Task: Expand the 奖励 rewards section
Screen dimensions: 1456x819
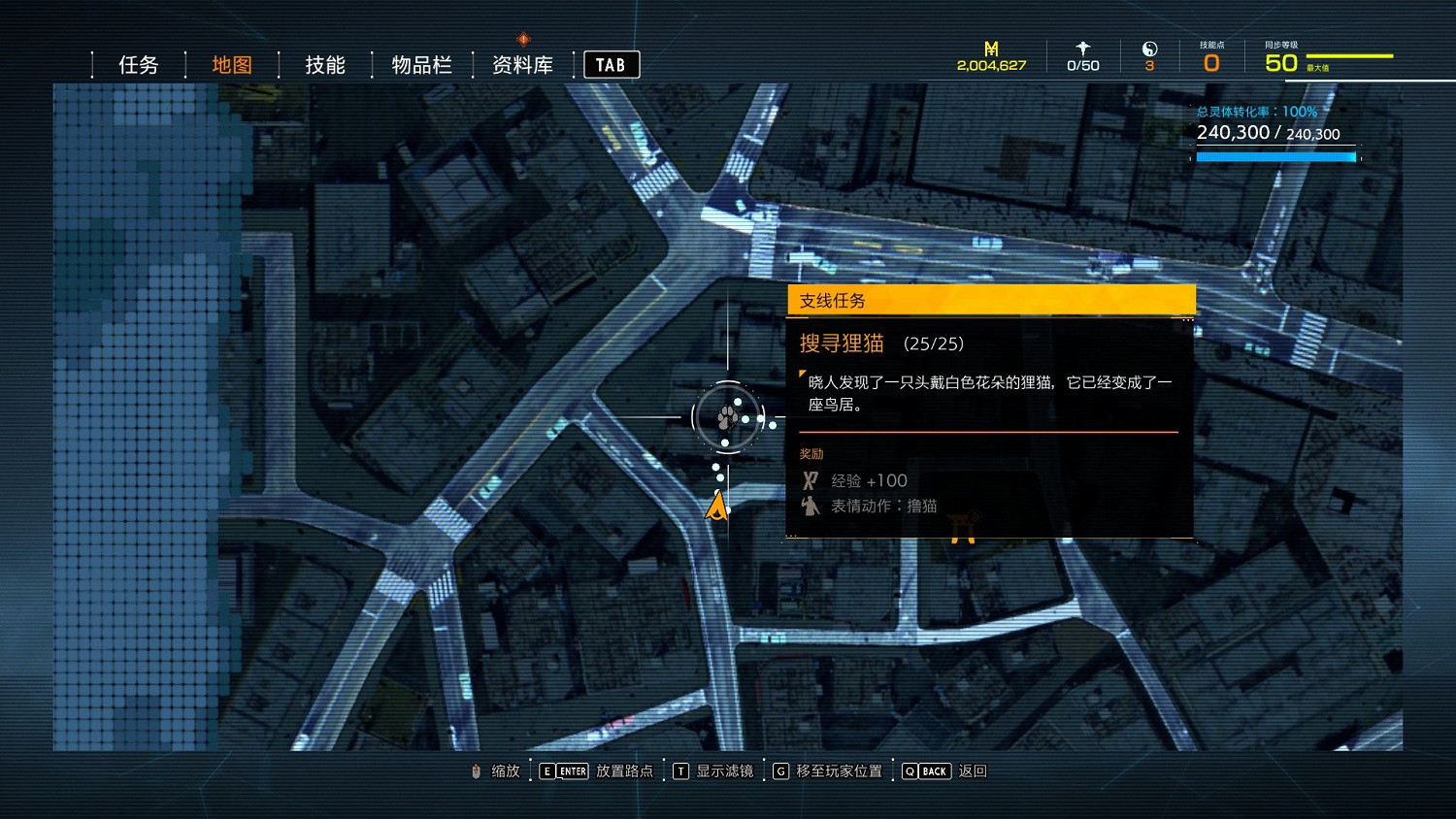Action: click(x=811, y=453)
